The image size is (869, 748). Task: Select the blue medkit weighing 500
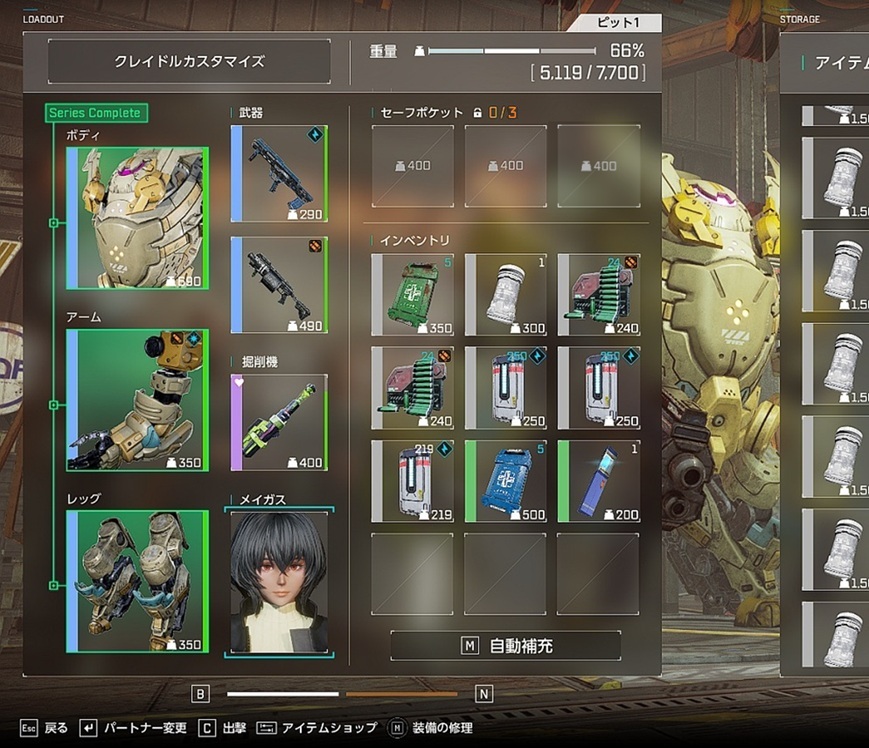(x=505, y=481)
